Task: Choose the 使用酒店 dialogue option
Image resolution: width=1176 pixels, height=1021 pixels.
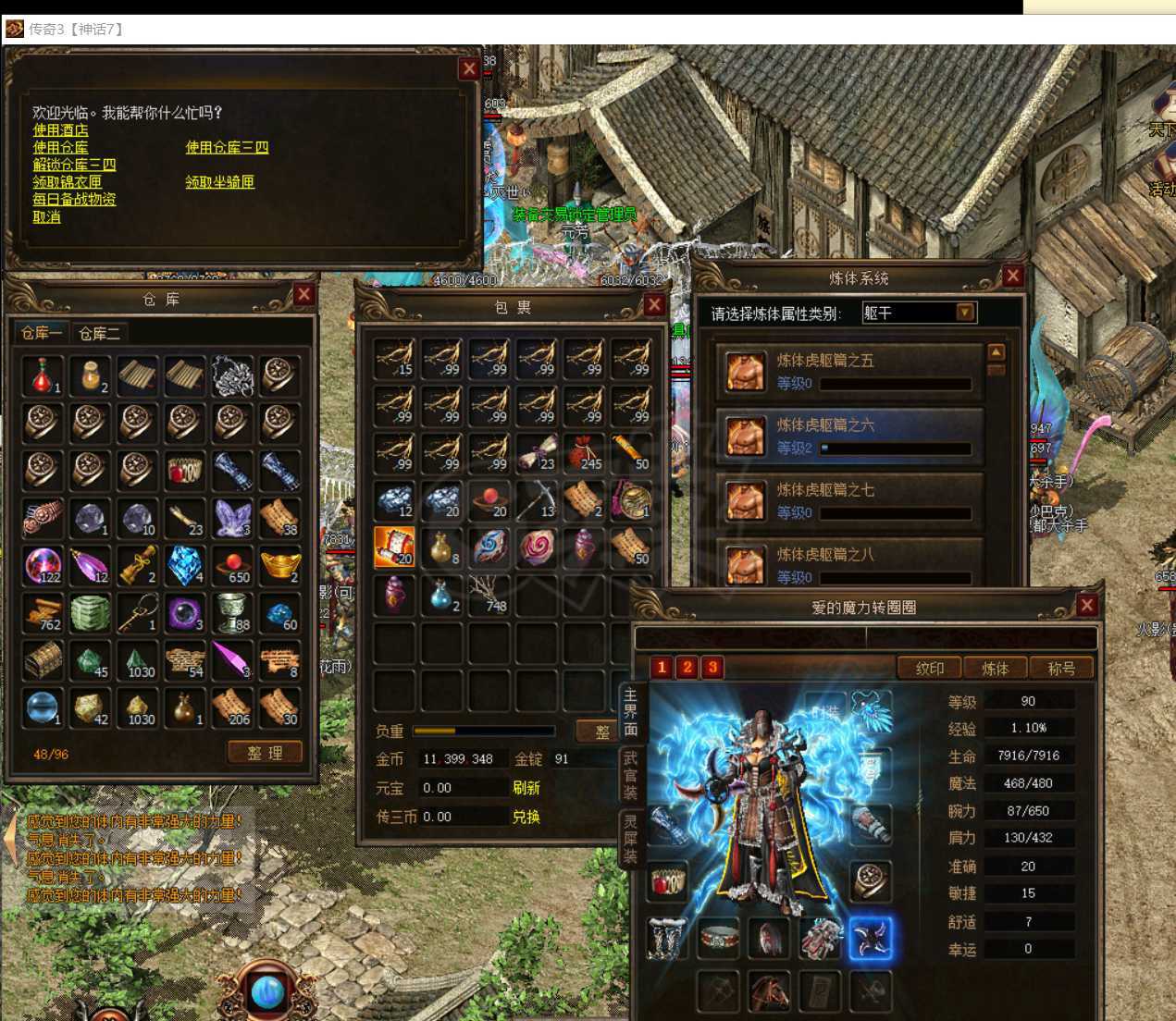Action: [60, 130]
